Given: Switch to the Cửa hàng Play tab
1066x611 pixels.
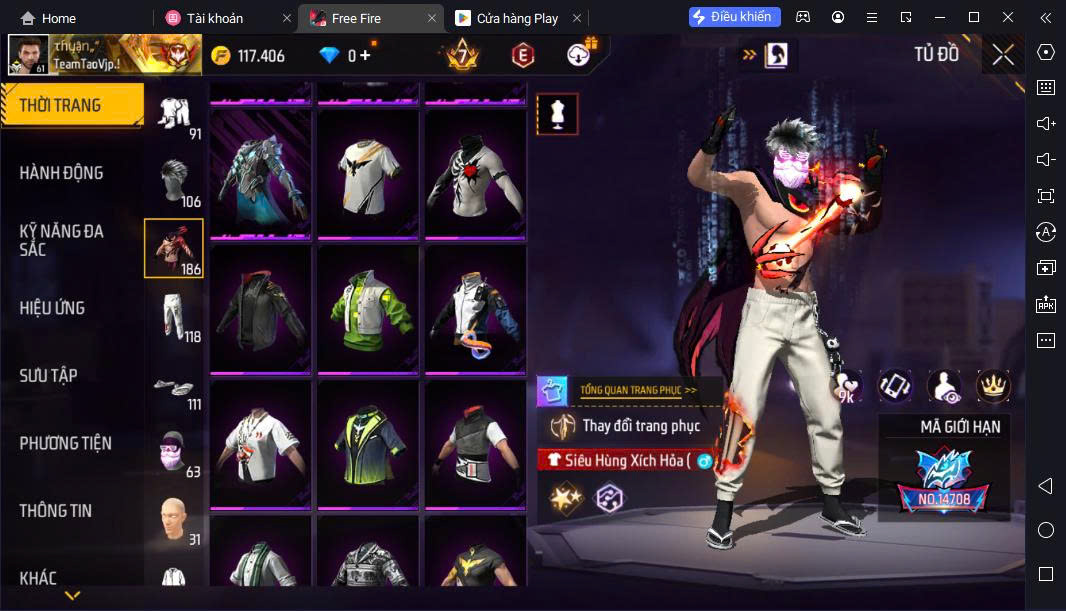Looking at the screenshot, I should tap(517, 18).
